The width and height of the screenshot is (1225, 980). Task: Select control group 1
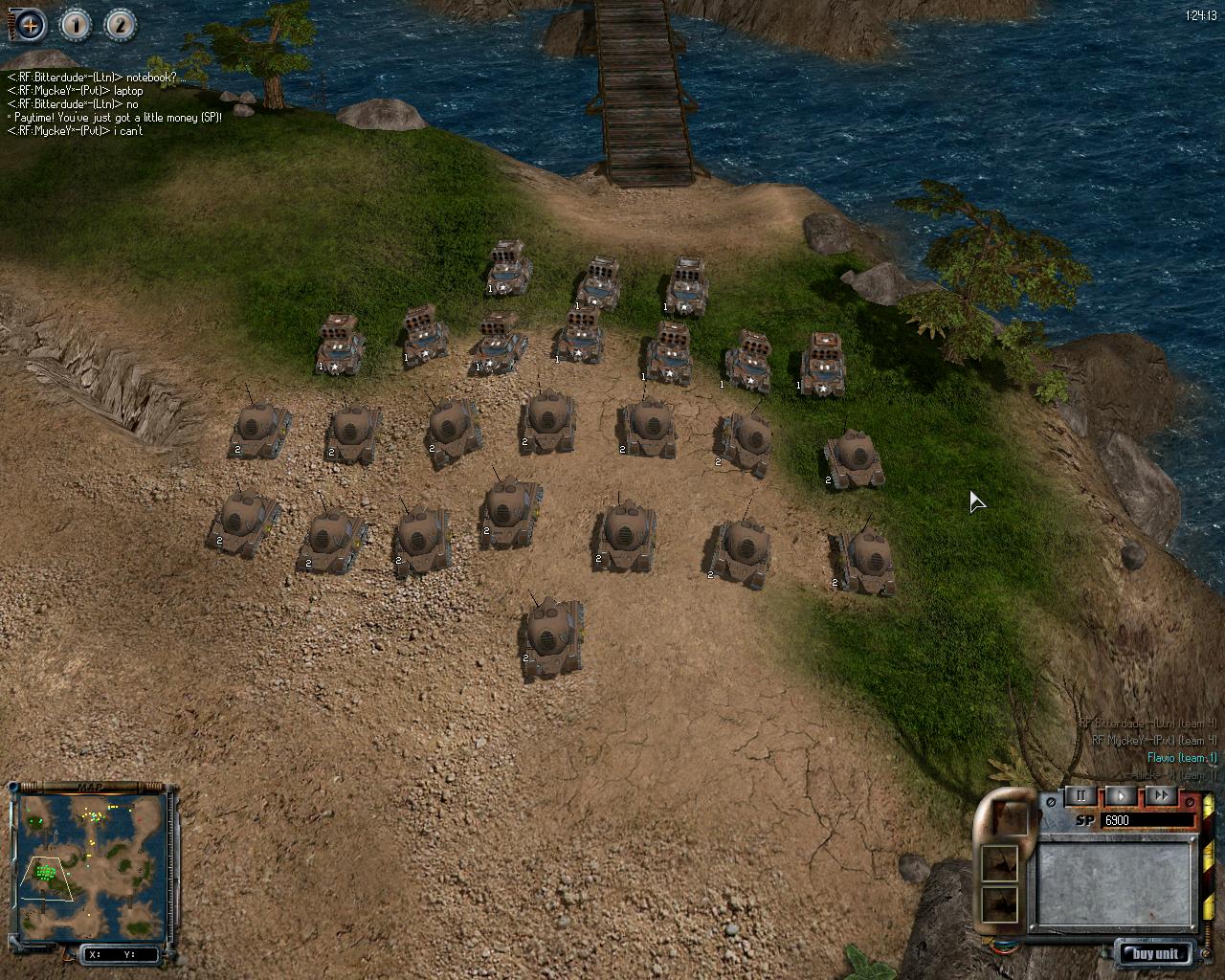coord(76,25)
